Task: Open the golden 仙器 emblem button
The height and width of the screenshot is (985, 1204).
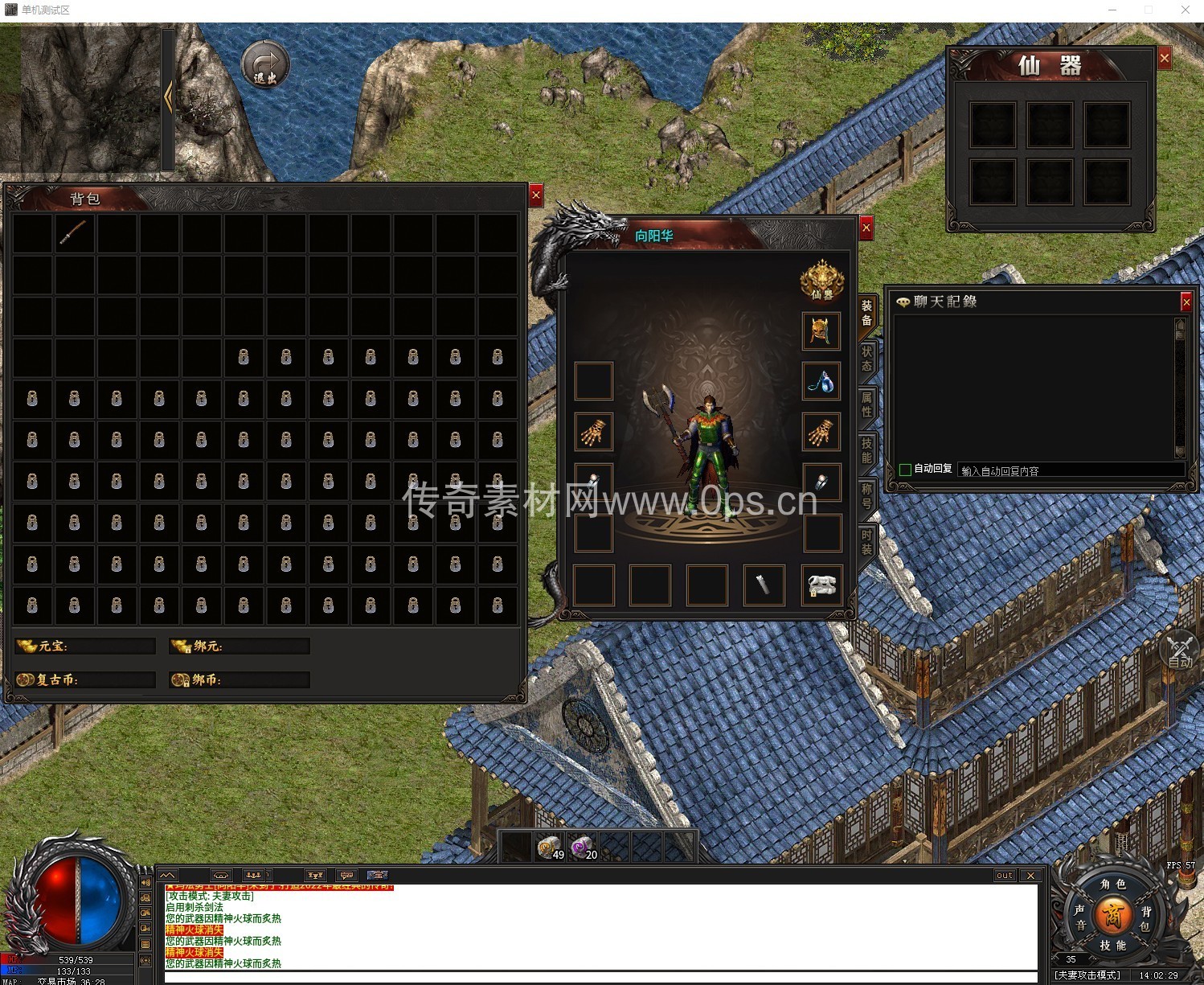Action: [x=821, y=281]
